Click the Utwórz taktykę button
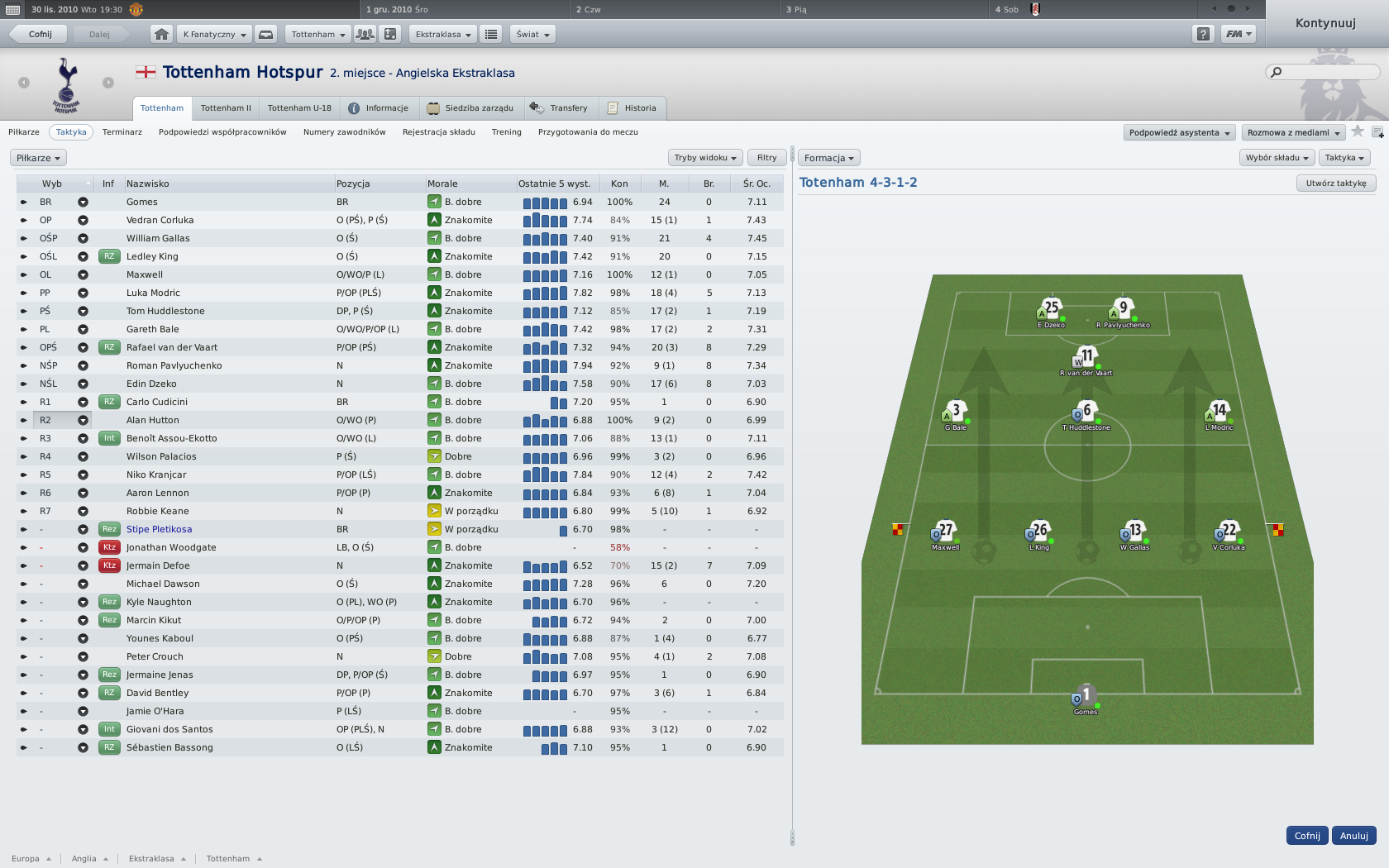 coord(1336,184)
